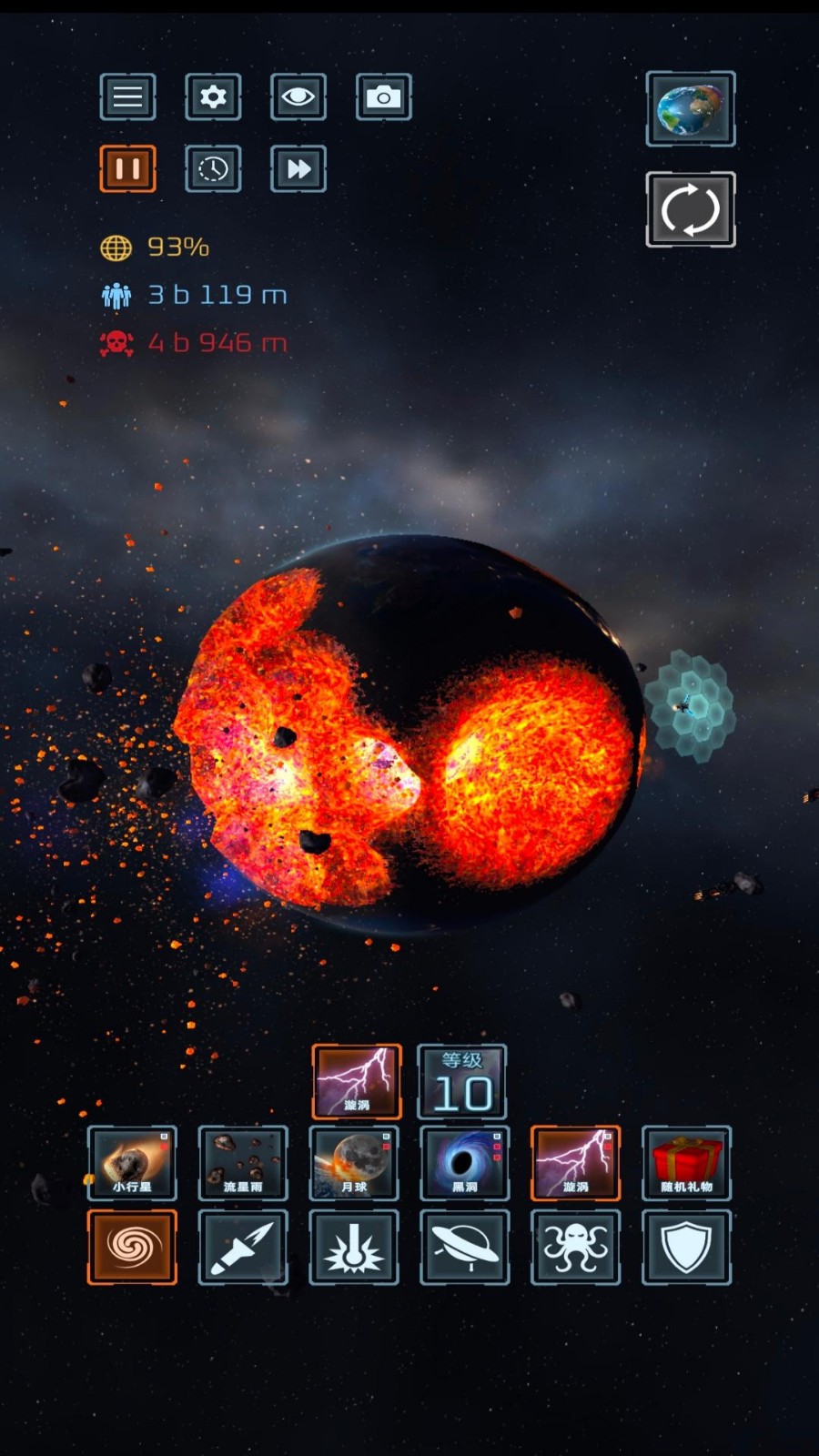Click the clock time button

click(x=213, y=168)
